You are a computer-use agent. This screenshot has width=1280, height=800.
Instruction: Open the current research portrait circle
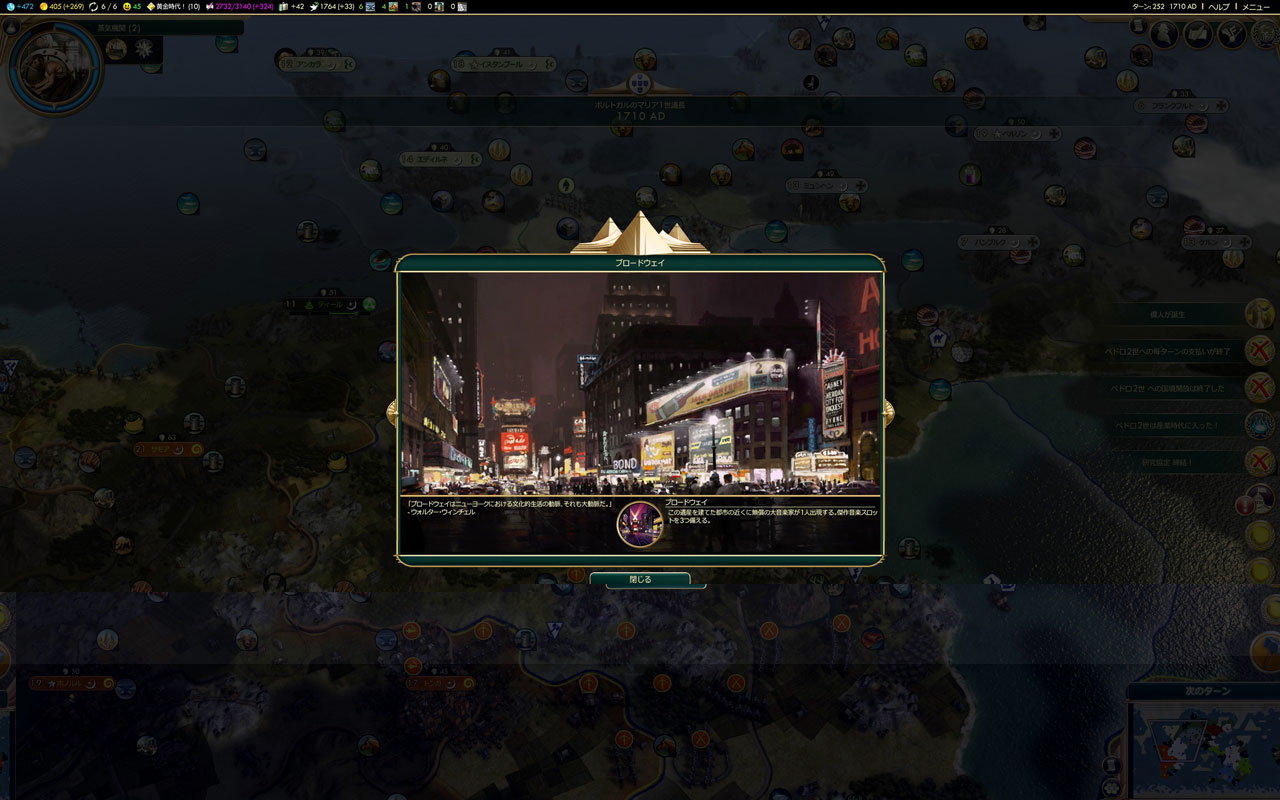click(54, 68)
